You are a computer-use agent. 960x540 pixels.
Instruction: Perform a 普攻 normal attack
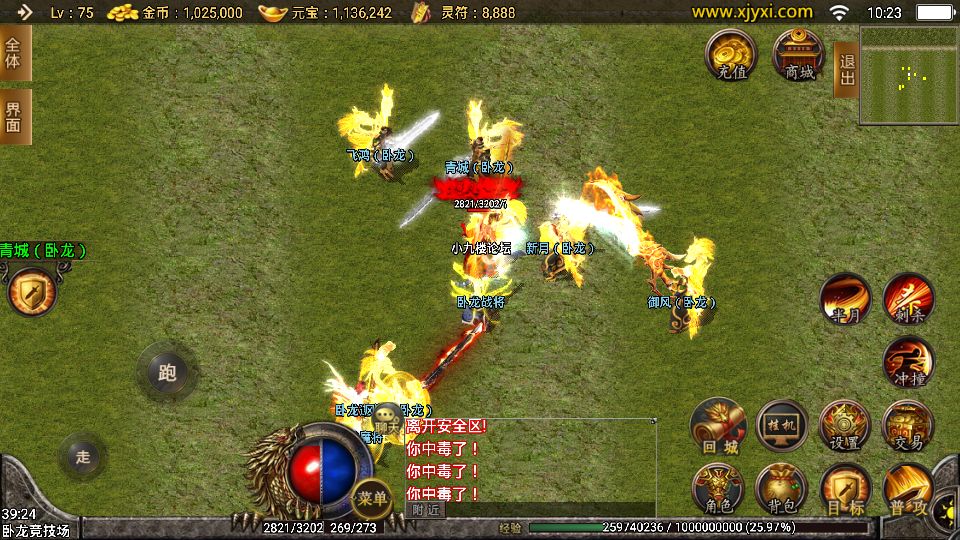point(908,489)
